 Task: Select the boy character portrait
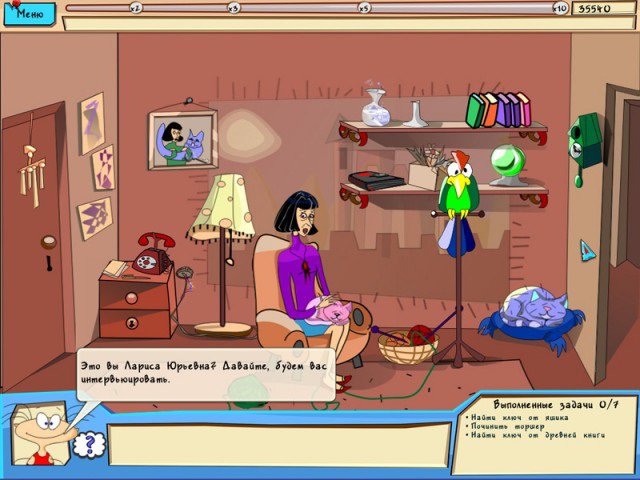[x=40, y=434]
